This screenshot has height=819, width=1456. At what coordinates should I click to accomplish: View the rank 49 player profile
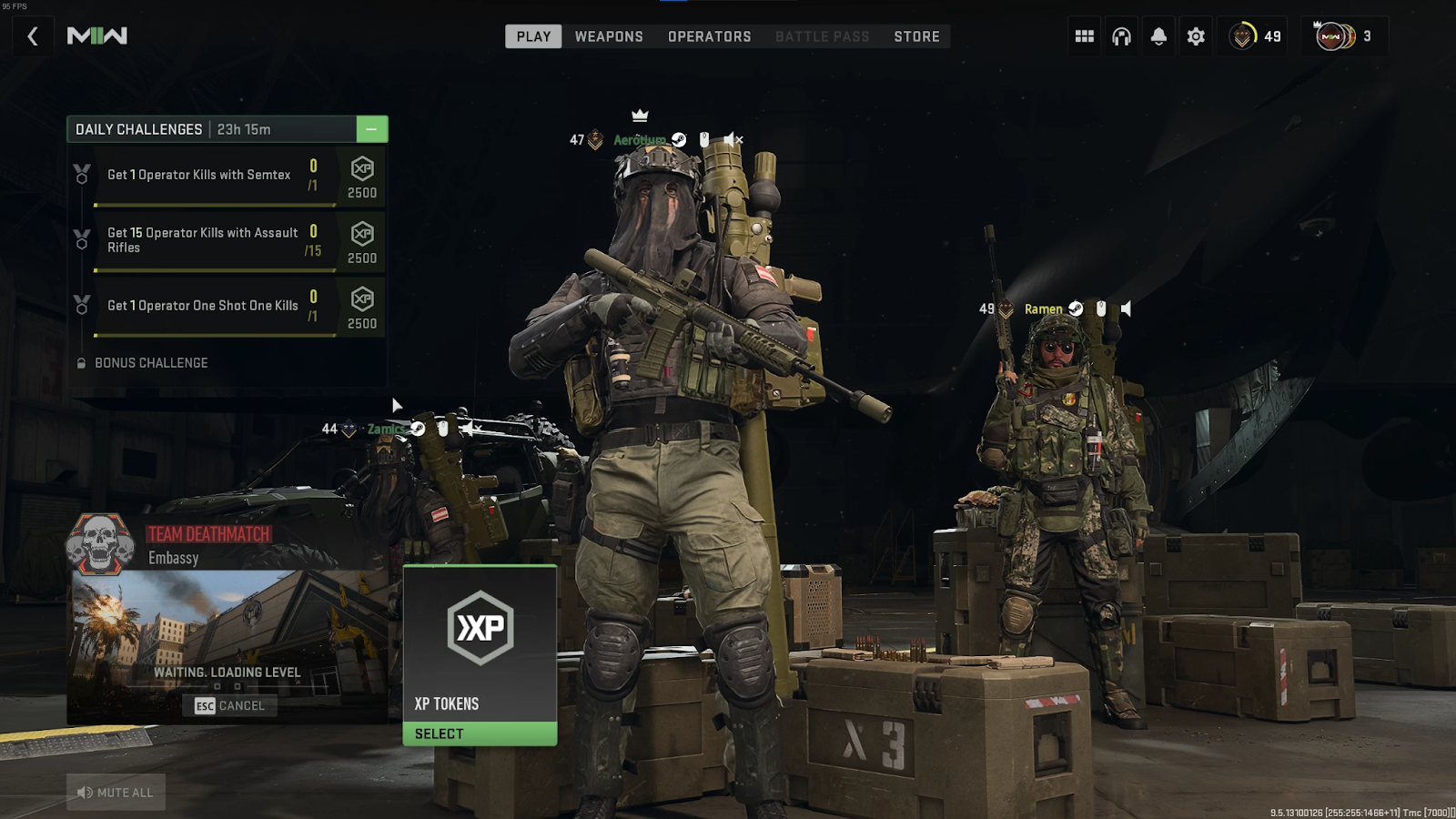tap(1255, 36)
